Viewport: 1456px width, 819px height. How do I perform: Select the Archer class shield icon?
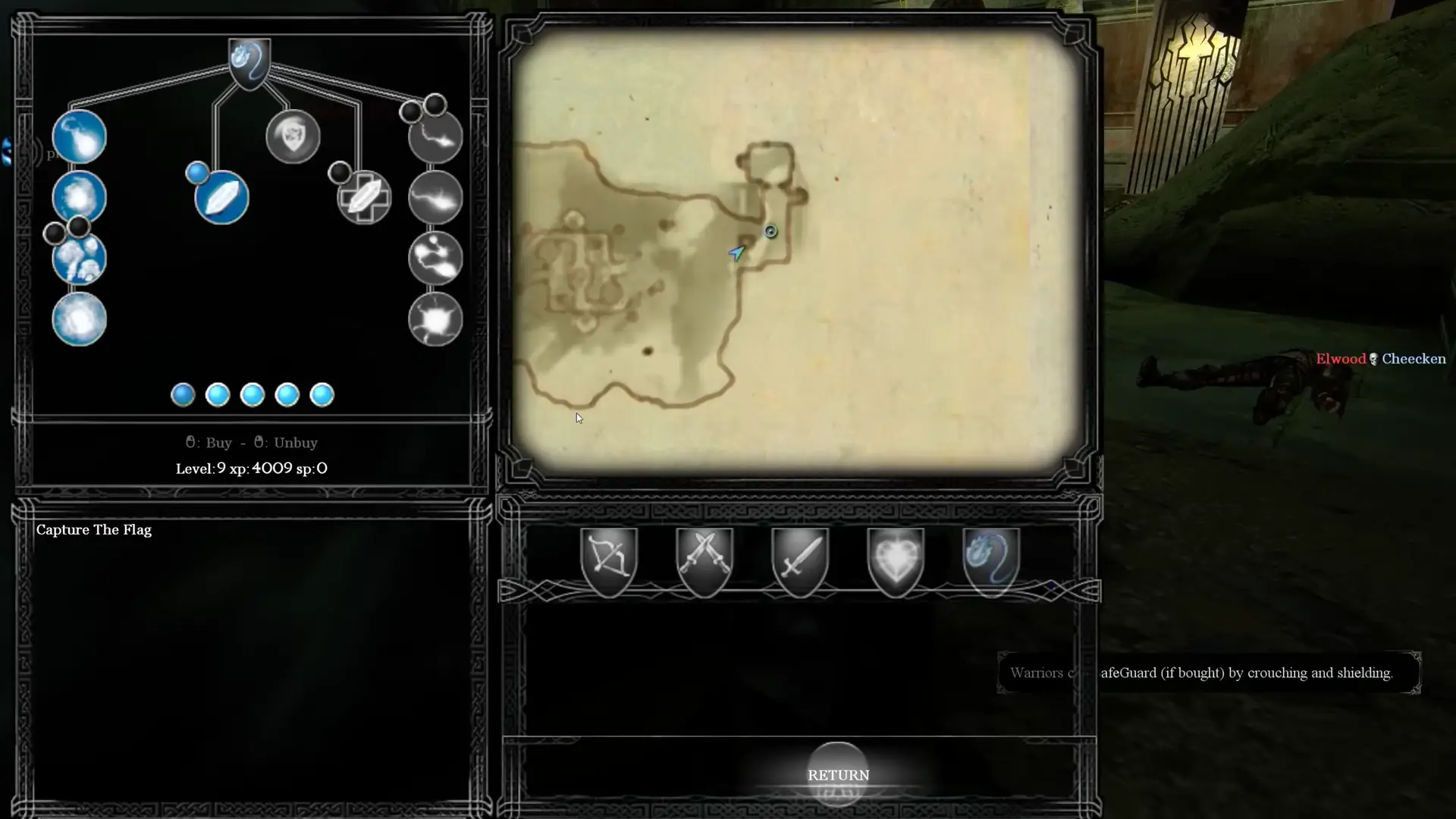[x=610, y=559]
